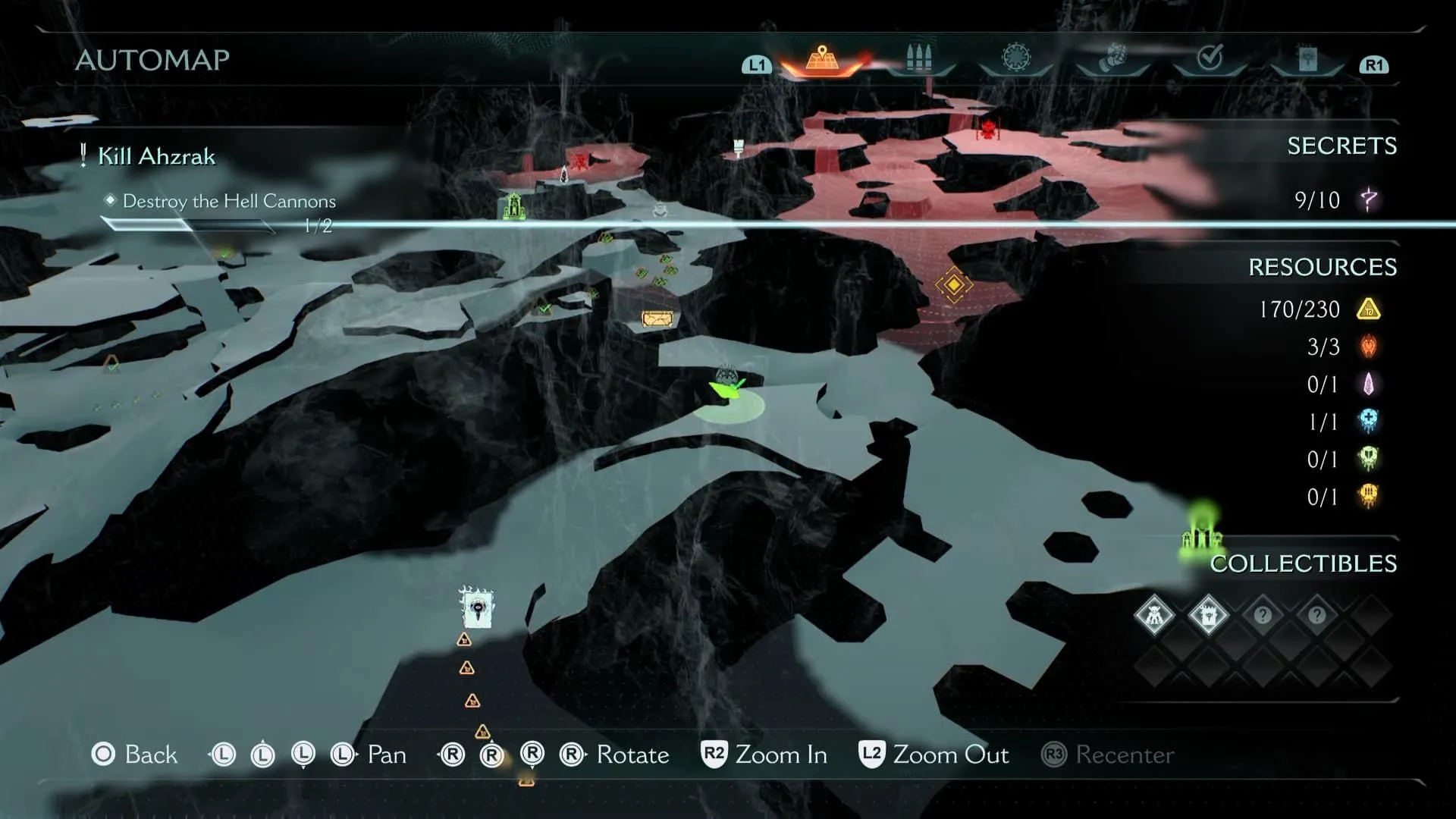Select the collected demon toy collectible
This screenshot has height=819, width=1456.
pos(1153,615)
